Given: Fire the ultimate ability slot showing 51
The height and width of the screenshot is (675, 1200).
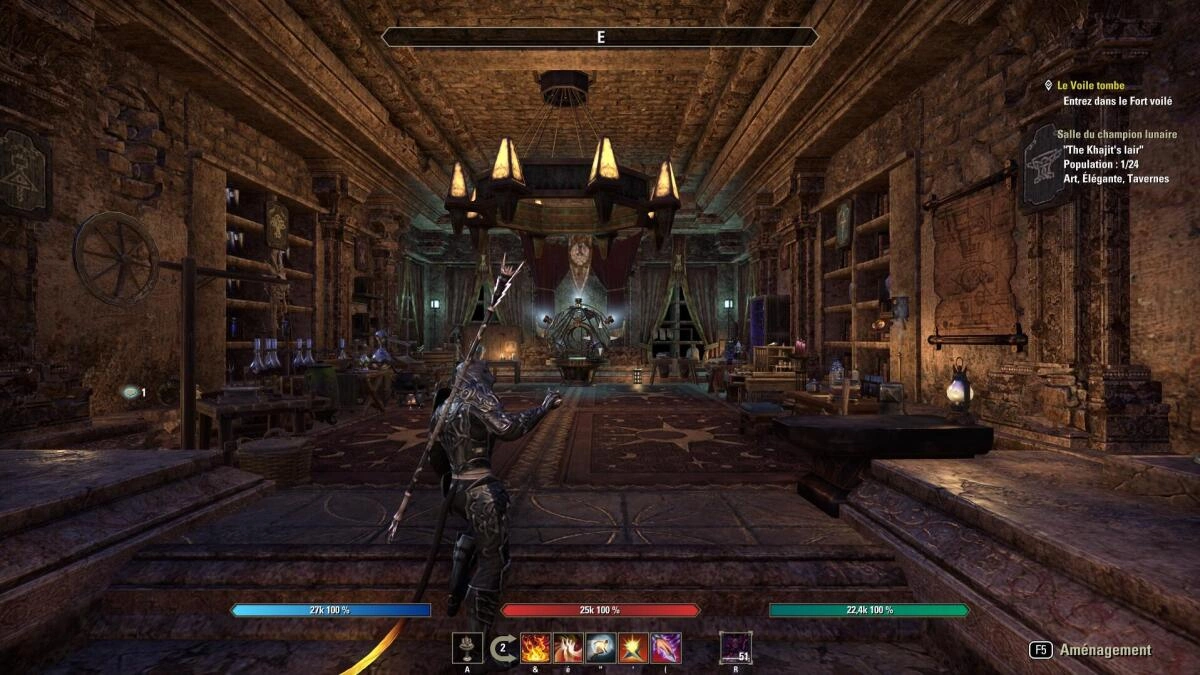Looking at the screenshot, I should [x=736, y=647].
